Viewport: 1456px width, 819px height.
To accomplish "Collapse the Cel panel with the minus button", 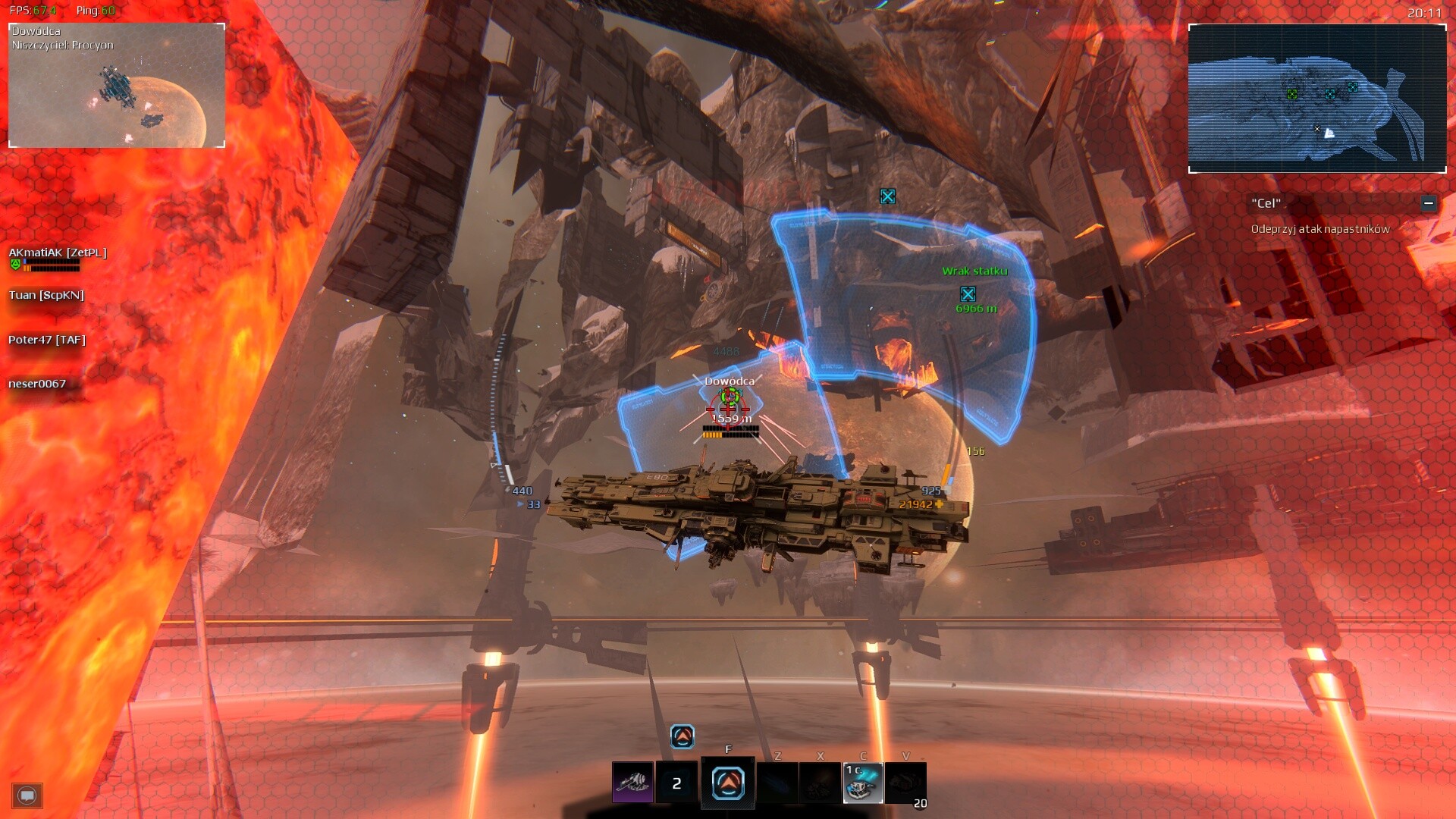I will coord(1430,203).
